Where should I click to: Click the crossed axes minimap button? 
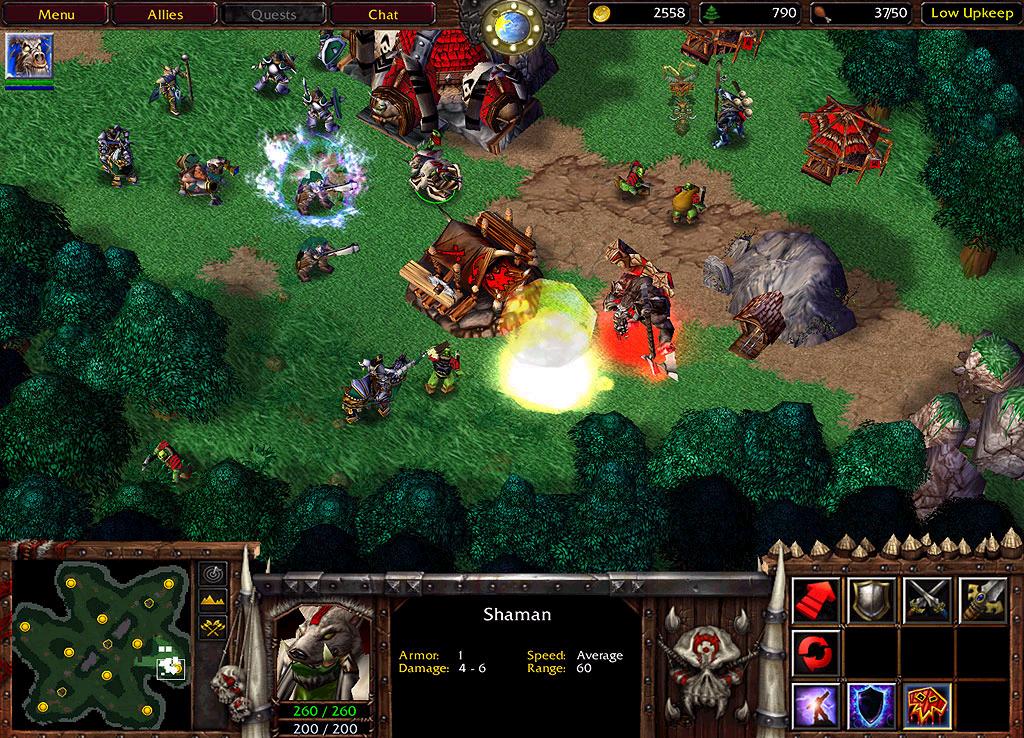tap(213, 627)
